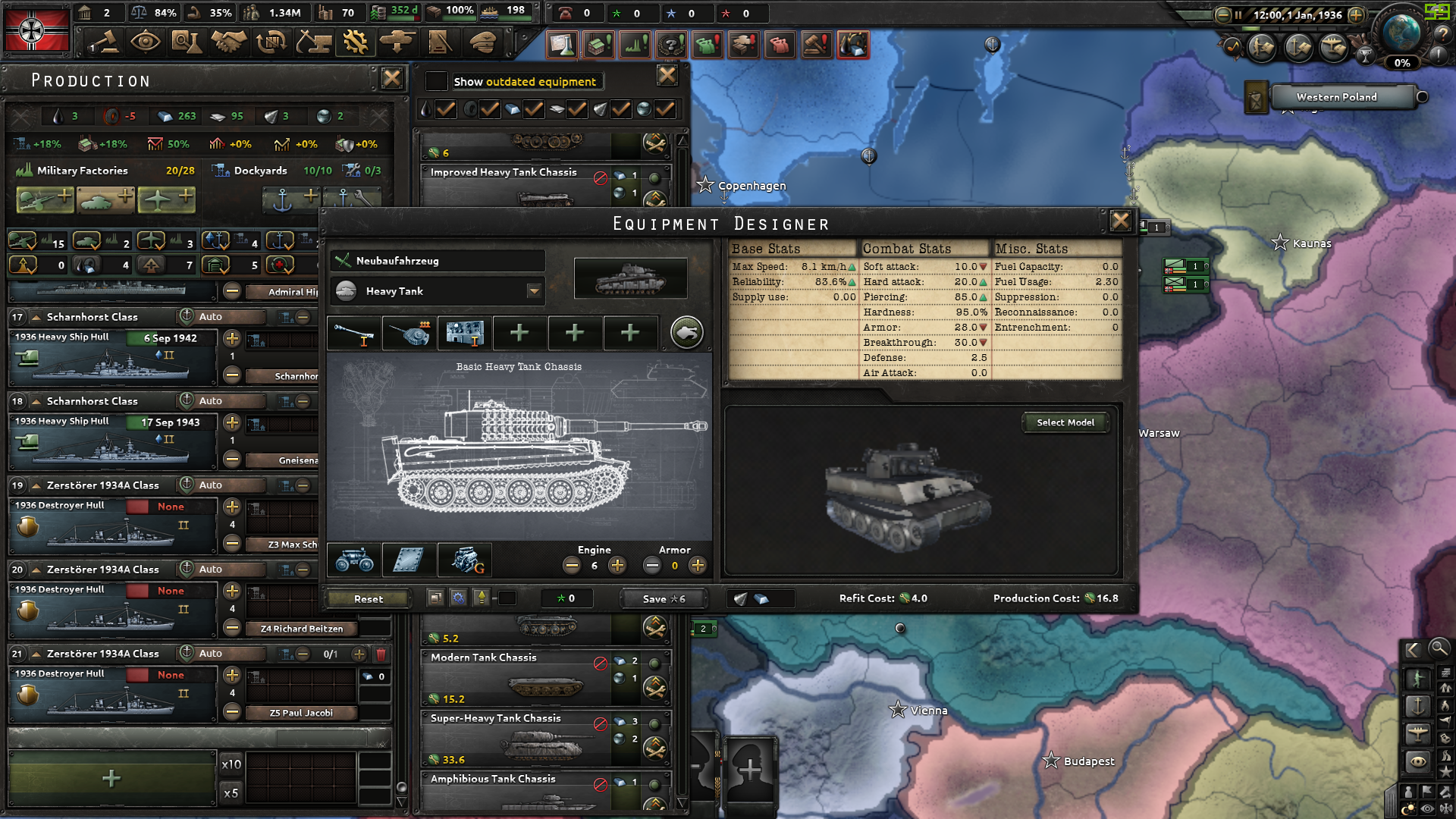The image size is (1456, 819).
Task: Open the Auto dropdown on Zerstörer 1934A Class
Action: (221, 485)
